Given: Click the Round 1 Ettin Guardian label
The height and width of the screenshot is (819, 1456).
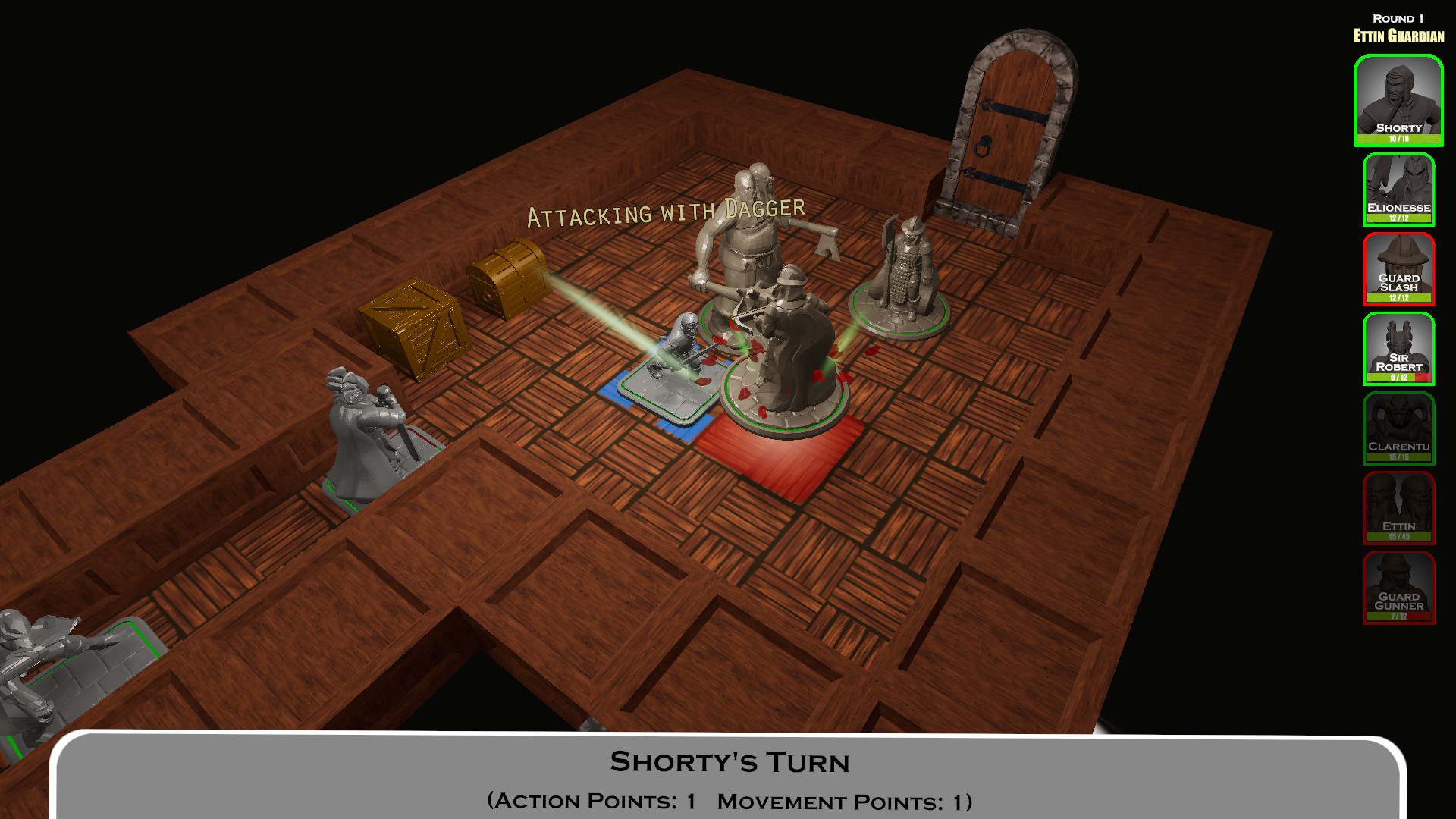Looking at the screenshot, I should click(x=1399, y=27).
